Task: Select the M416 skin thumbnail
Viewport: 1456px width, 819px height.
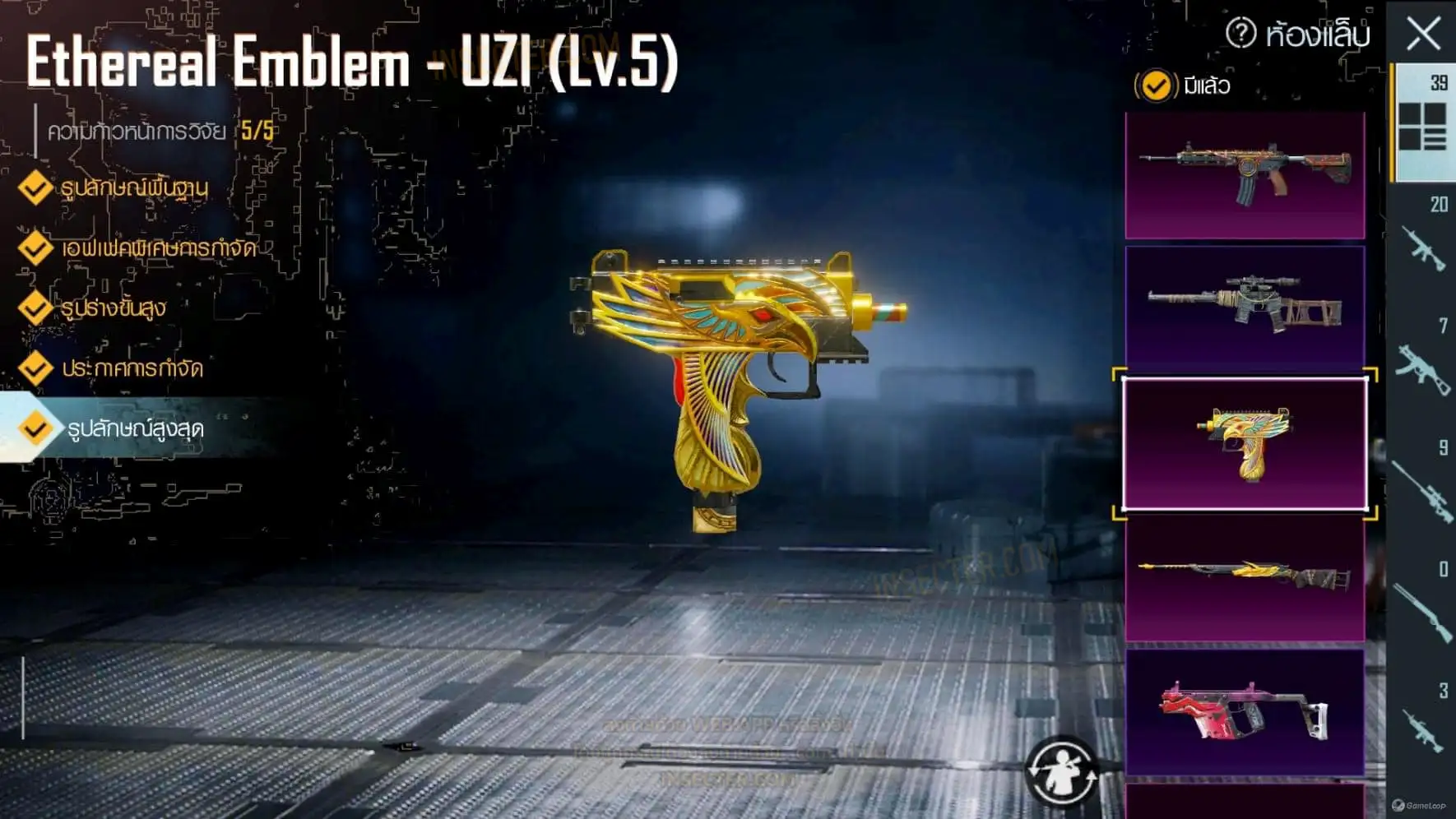Action: click(1245, 175)
